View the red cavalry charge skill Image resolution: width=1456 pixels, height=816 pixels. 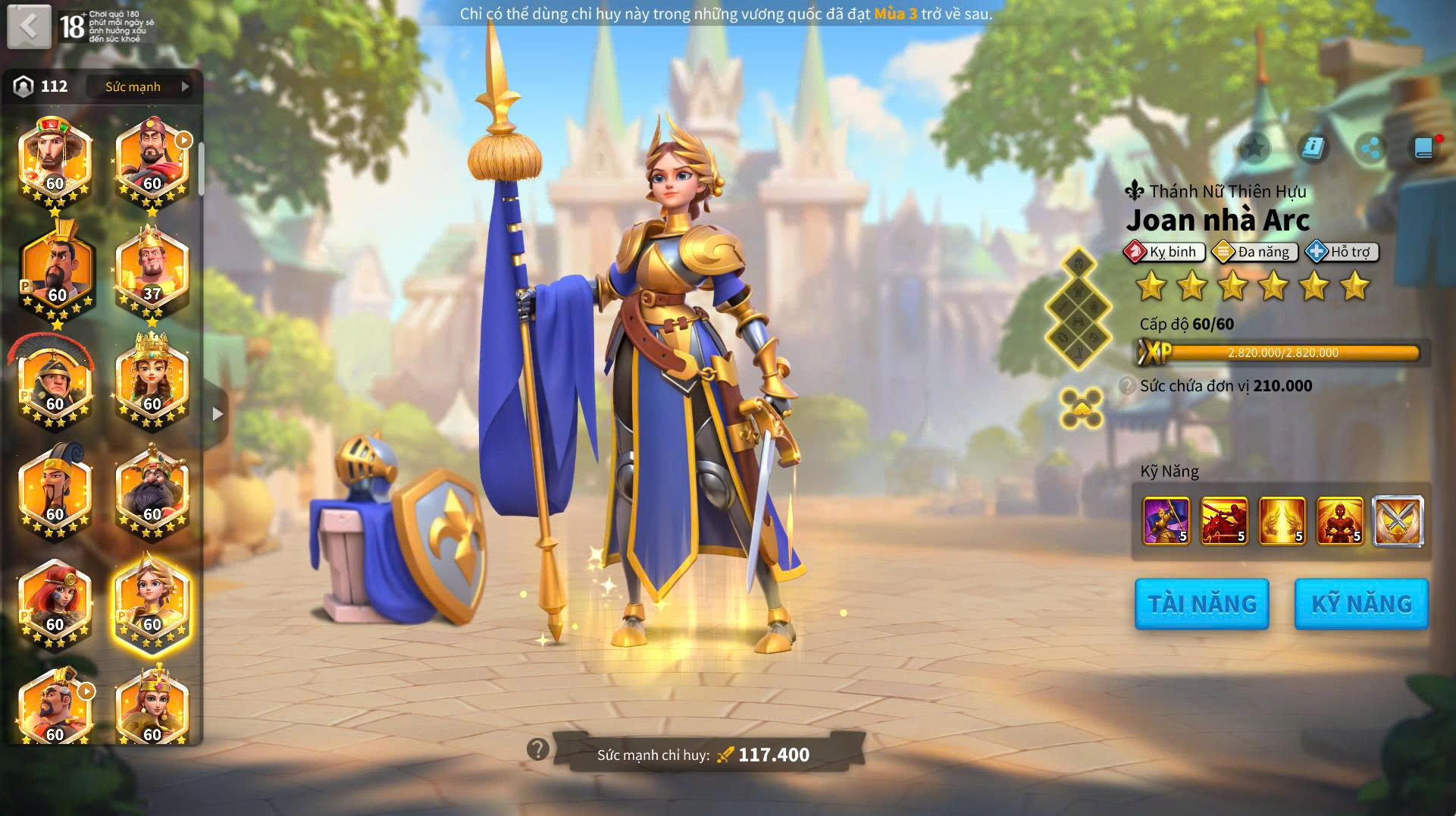coord(1224,521)
